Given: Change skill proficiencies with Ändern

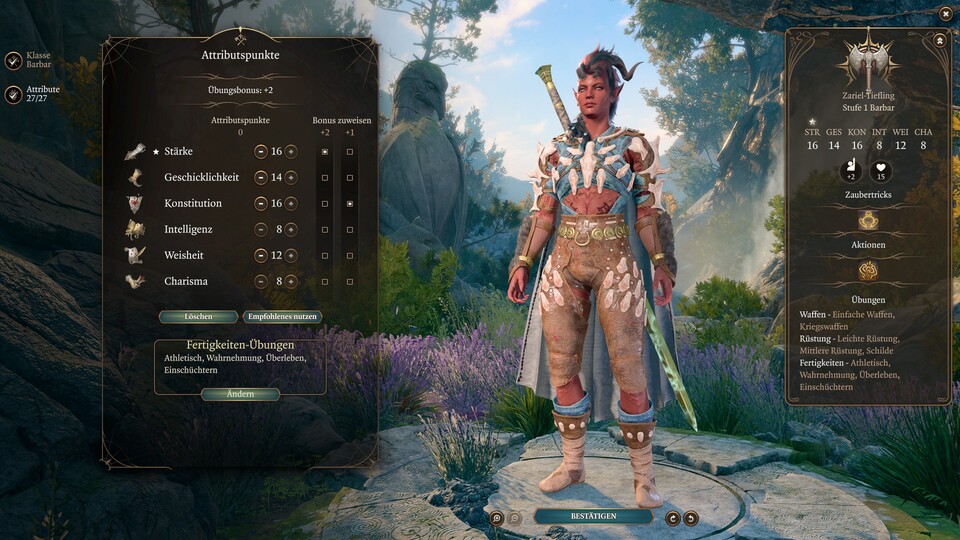Looking at the screenshot, I should click(240, 394).
